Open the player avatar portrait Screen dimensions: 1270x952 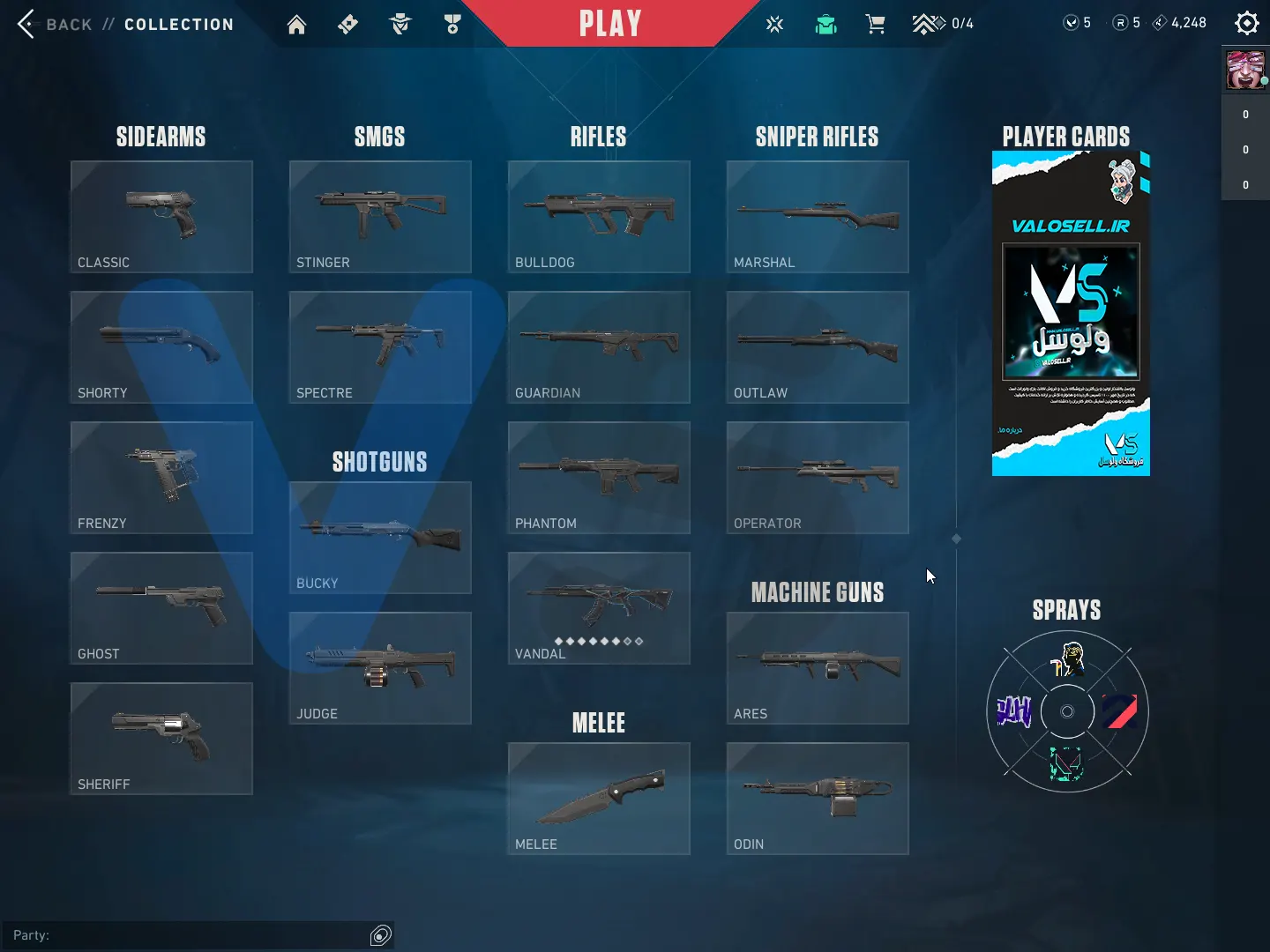coord(1244,71)
